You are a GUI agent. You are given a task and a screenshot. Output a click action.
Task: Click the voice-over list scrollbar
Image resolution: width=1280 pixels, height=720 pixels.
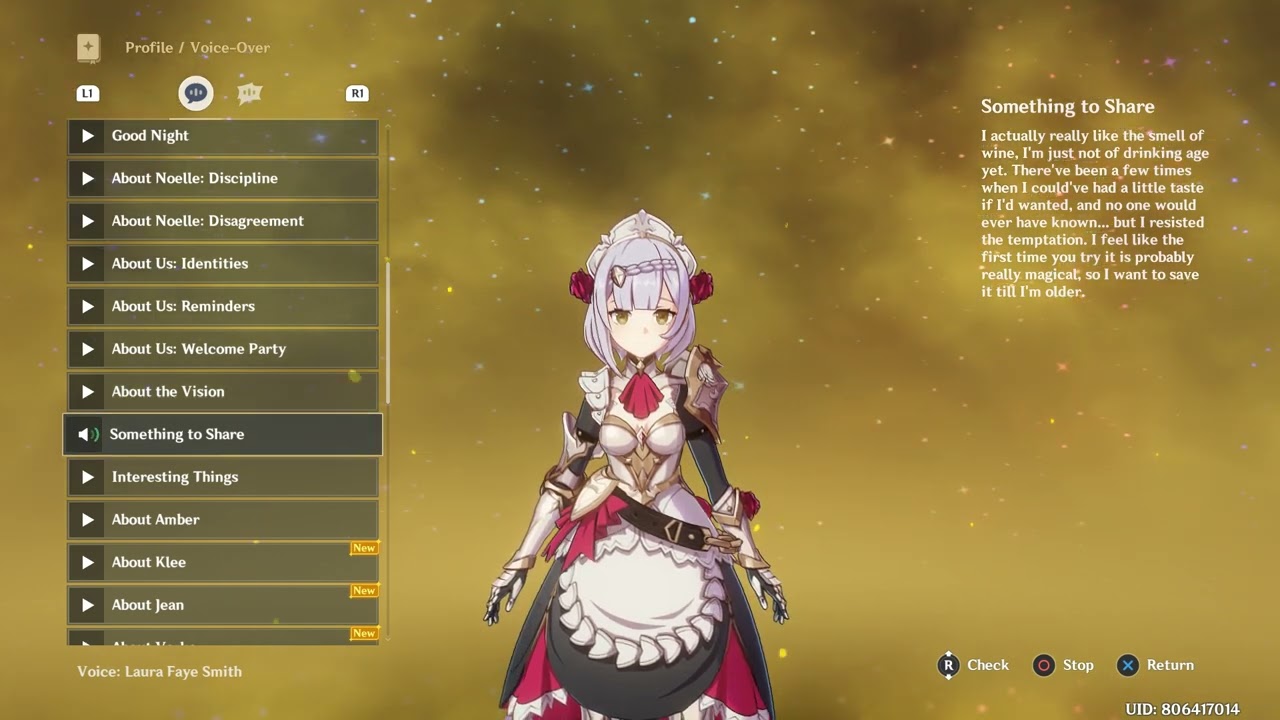pos(388,330)
